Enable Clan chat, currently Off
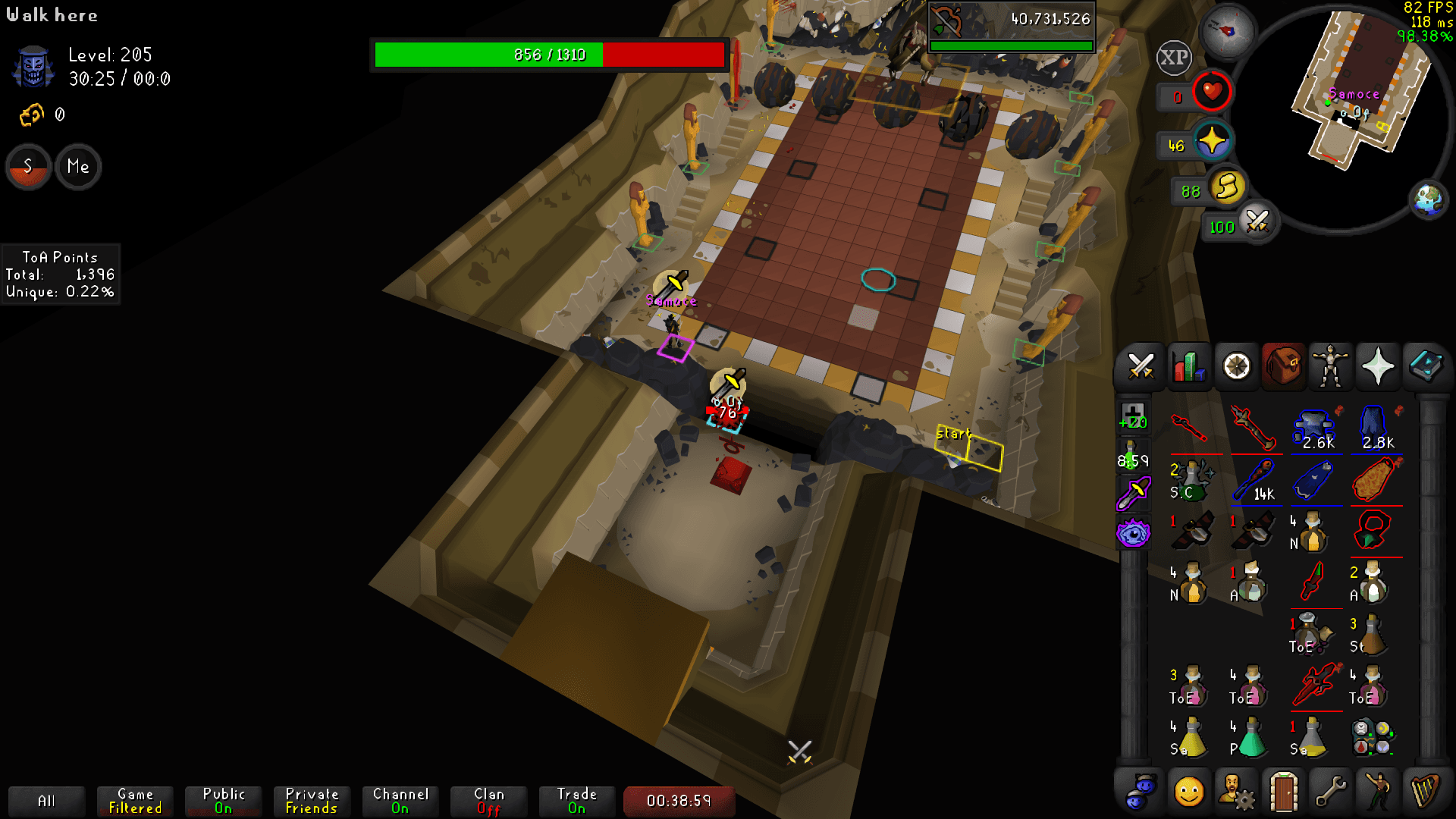The width and height of the screenshot is (1456, 819). 488,800
